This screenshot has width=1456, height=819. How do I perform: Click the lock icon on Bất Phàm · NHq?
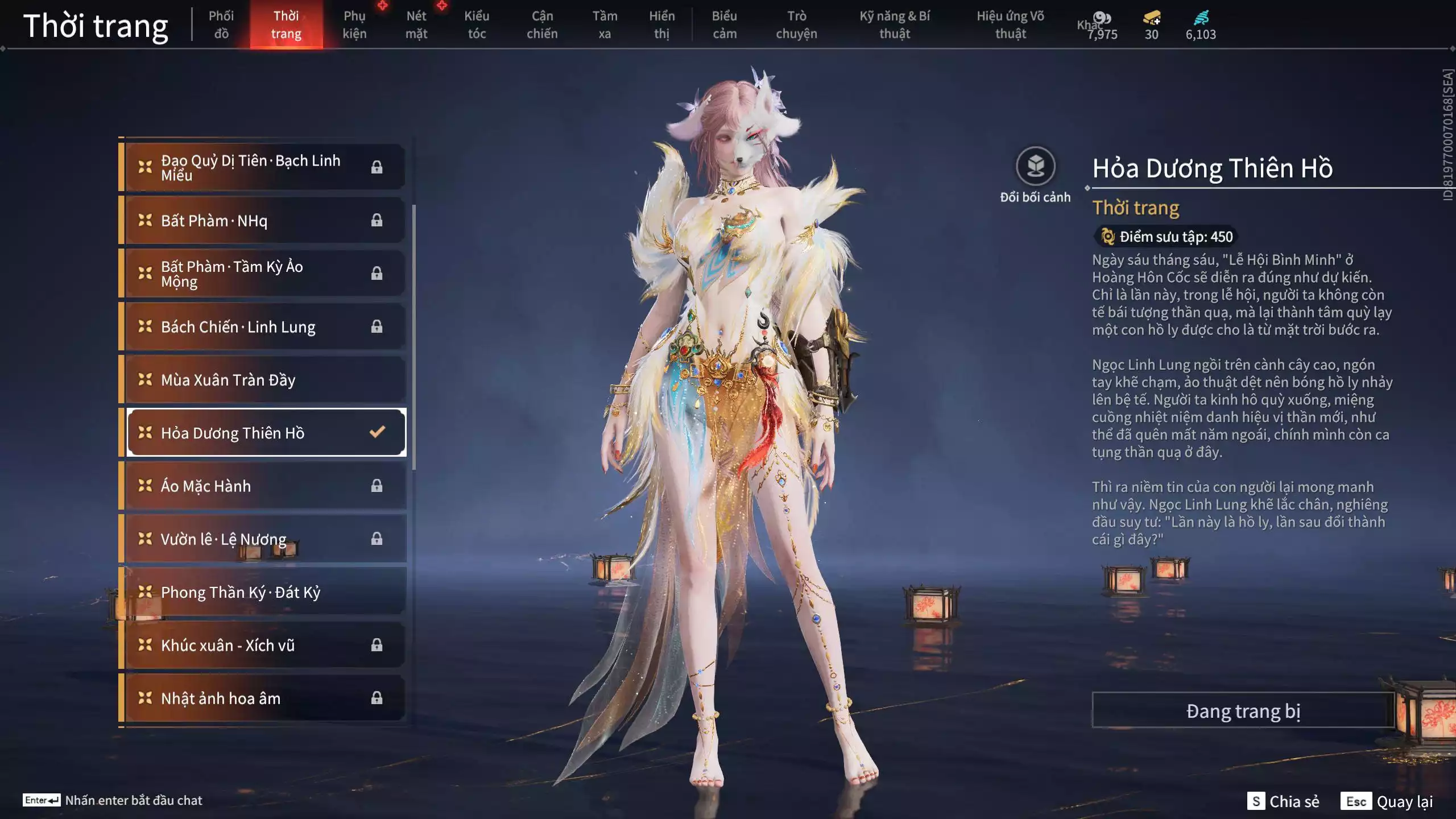tap(375, 220)
